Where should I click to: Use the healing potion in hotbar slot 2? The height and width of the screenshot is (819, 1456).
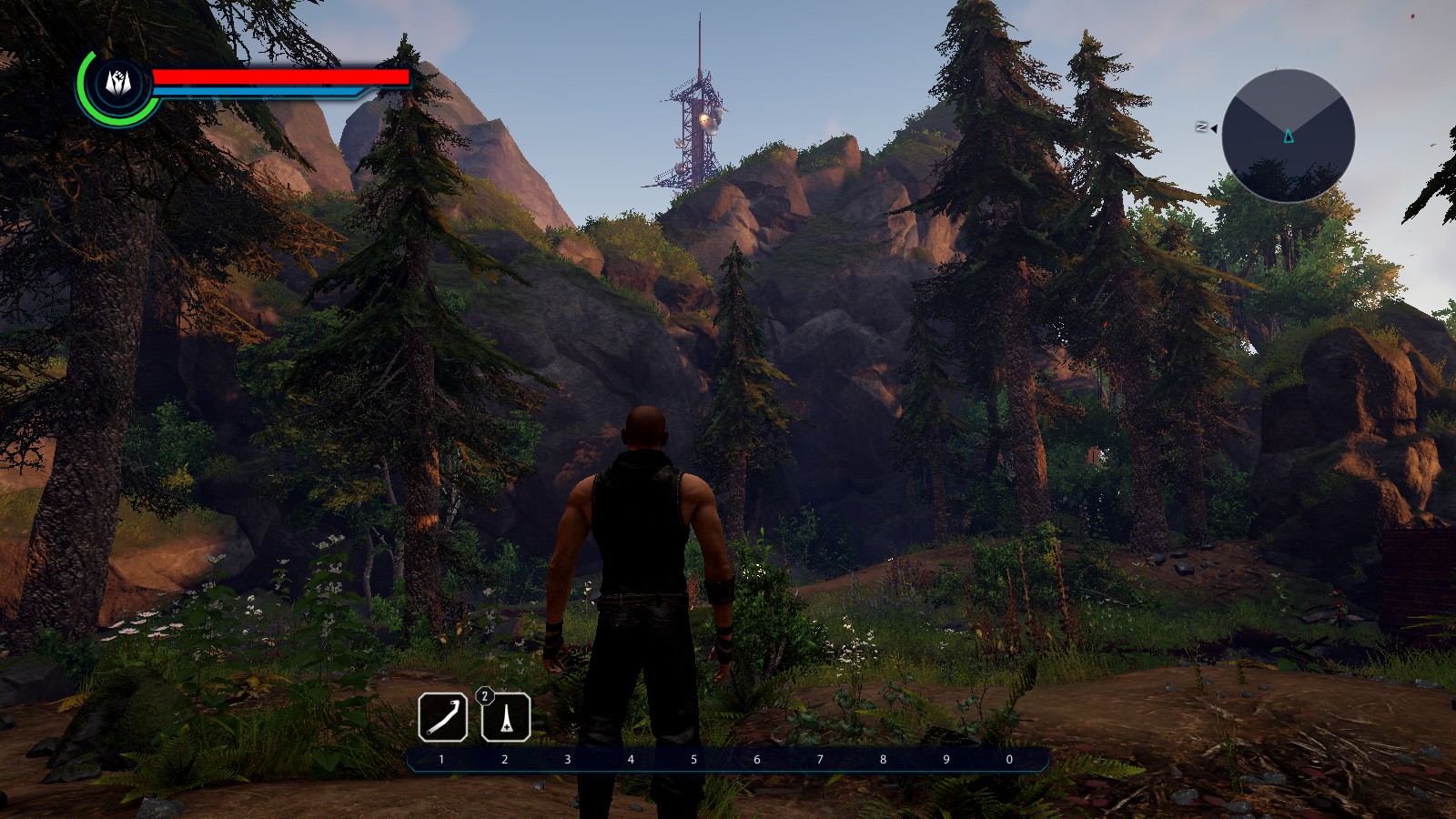(x=506, y=717)
